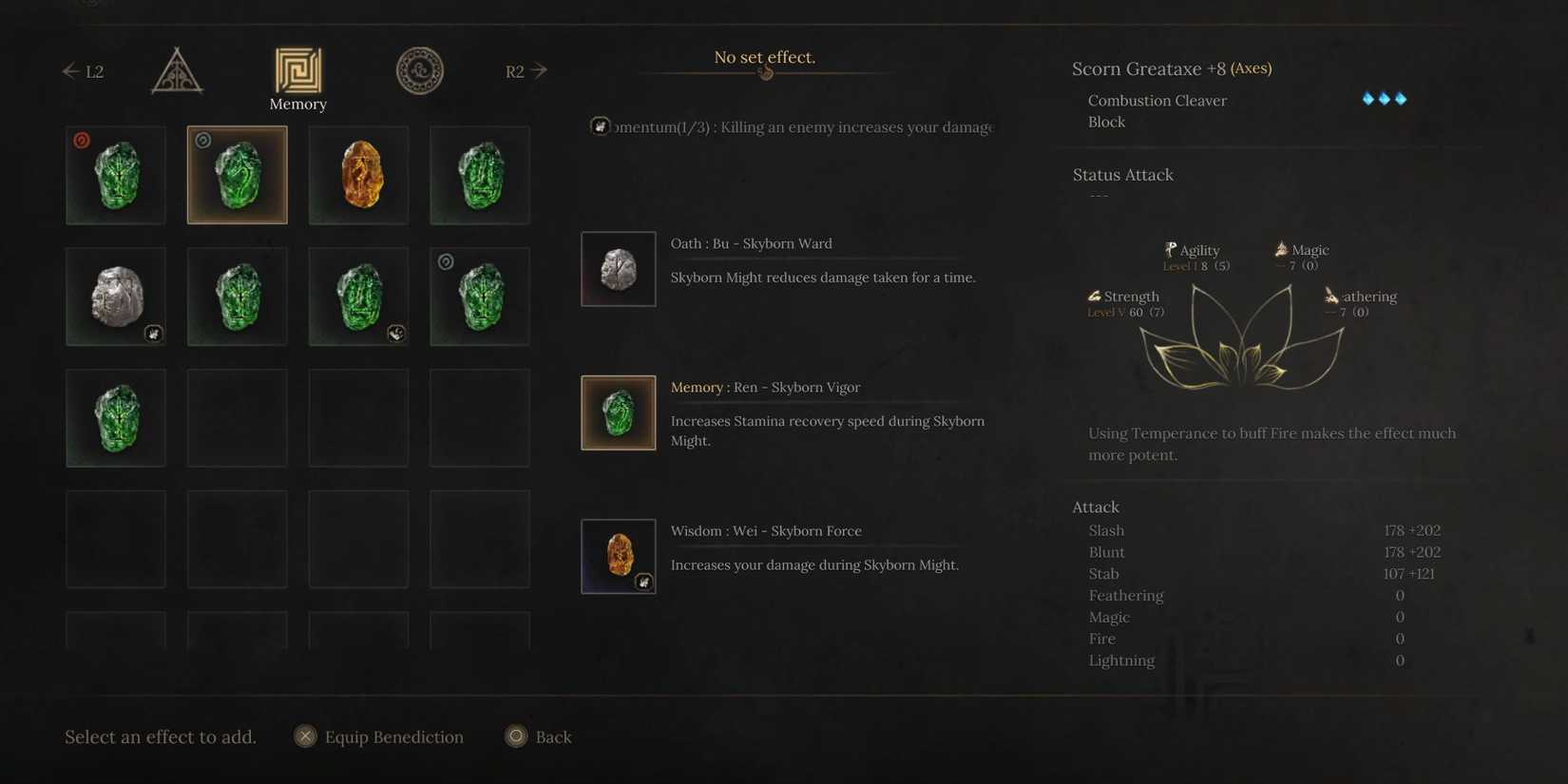Image resolution: width=1568 pixels, height=784 pixels.
Task: Click the Strength stat icon
Action: click(x=1094, y=296)
